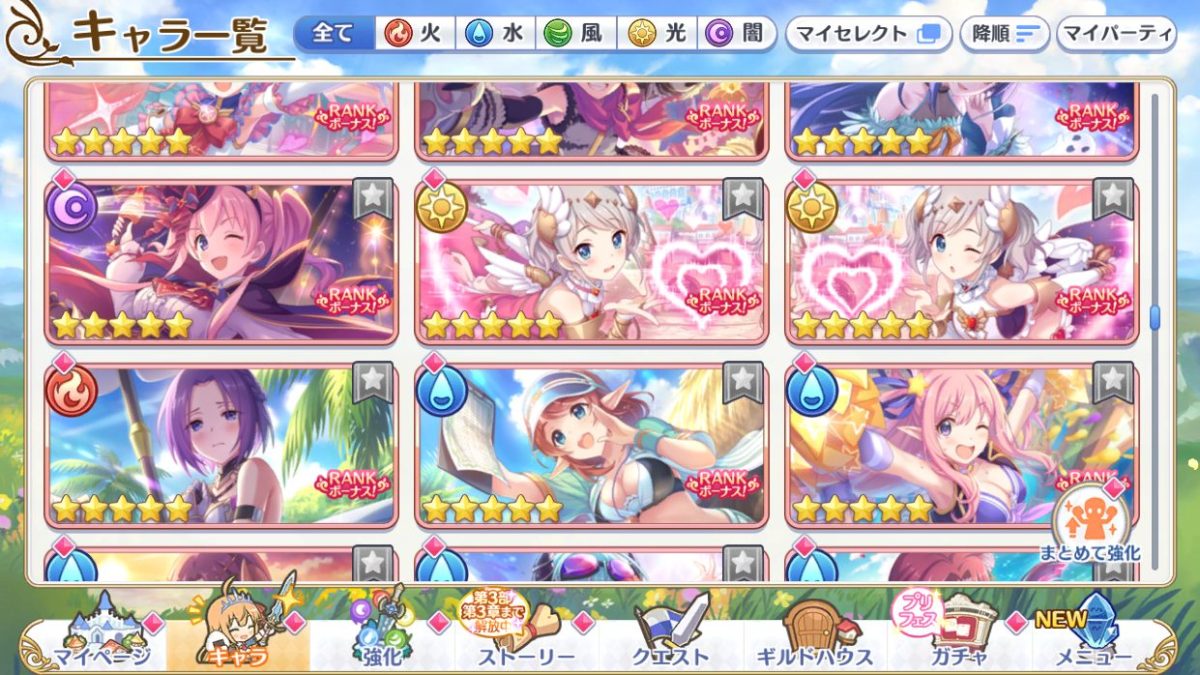The width and height of the screenshot is (1200, 675).
Task: Choose the 闇 dark element filter
Action: tap(737, 34)
